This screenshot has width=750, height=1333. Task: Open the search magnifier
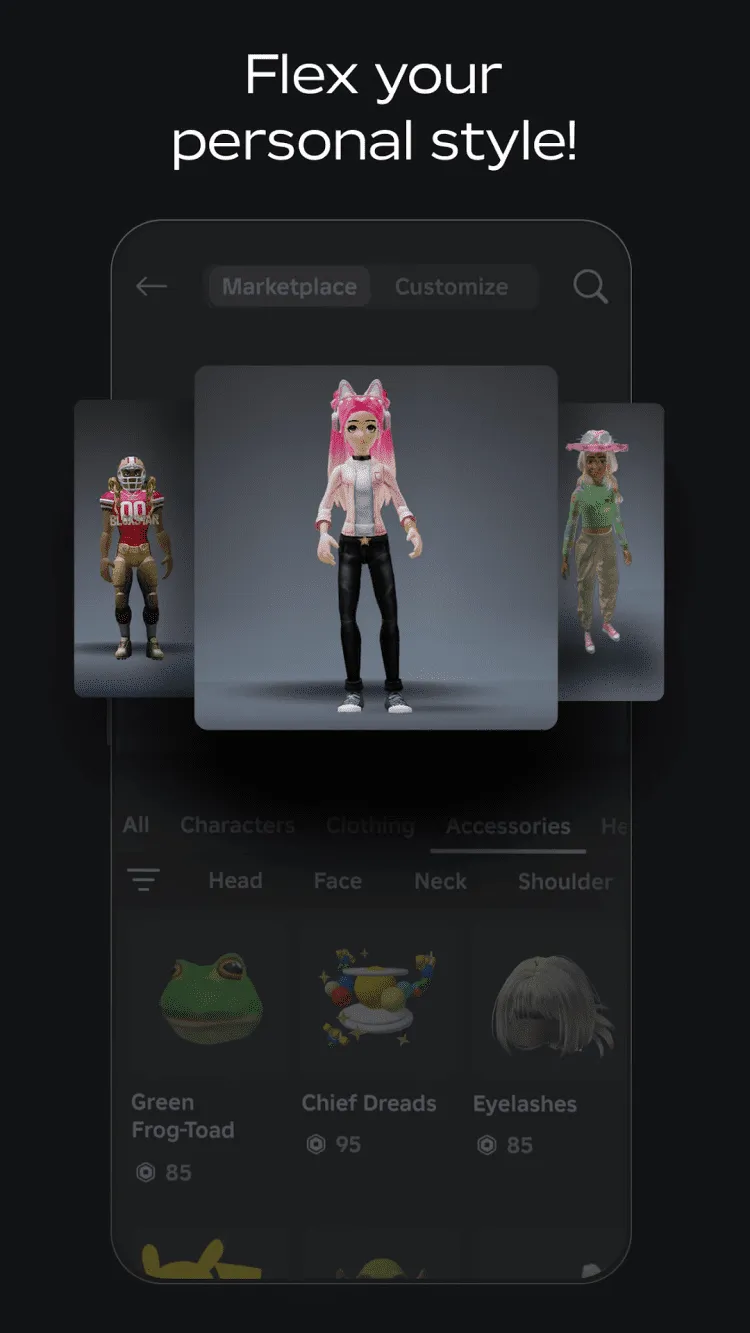(590, 287)
